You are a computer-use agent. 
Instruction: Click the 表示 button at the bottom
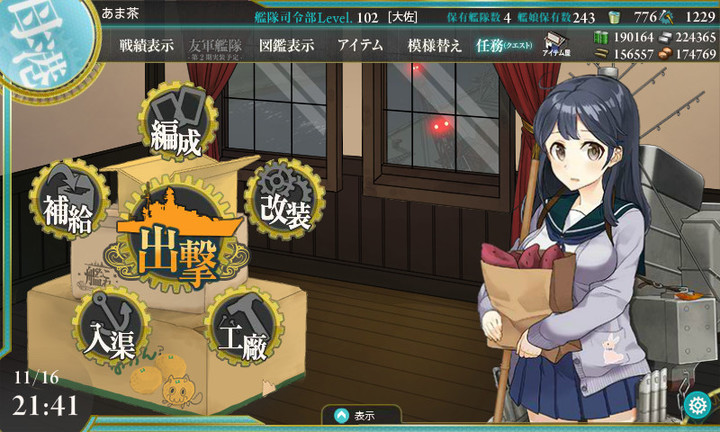pyautogui.click(x=360, y=415)
